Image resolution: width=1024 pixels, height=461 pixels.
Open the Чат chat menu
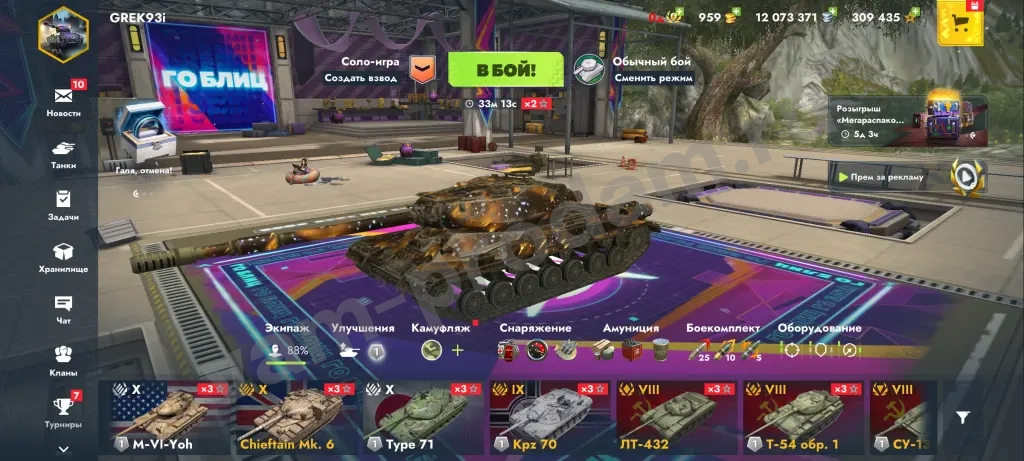pyautogui.click(x=63, y=309)
